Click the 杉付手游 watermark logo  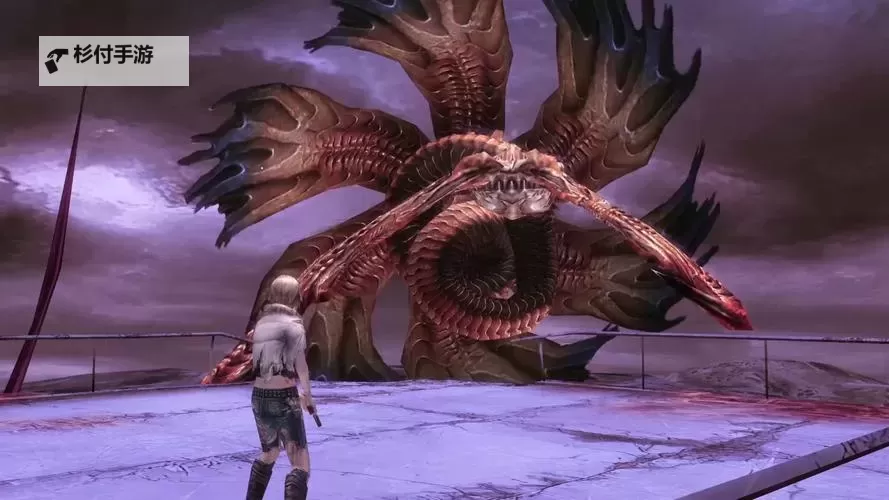point(113,61)
